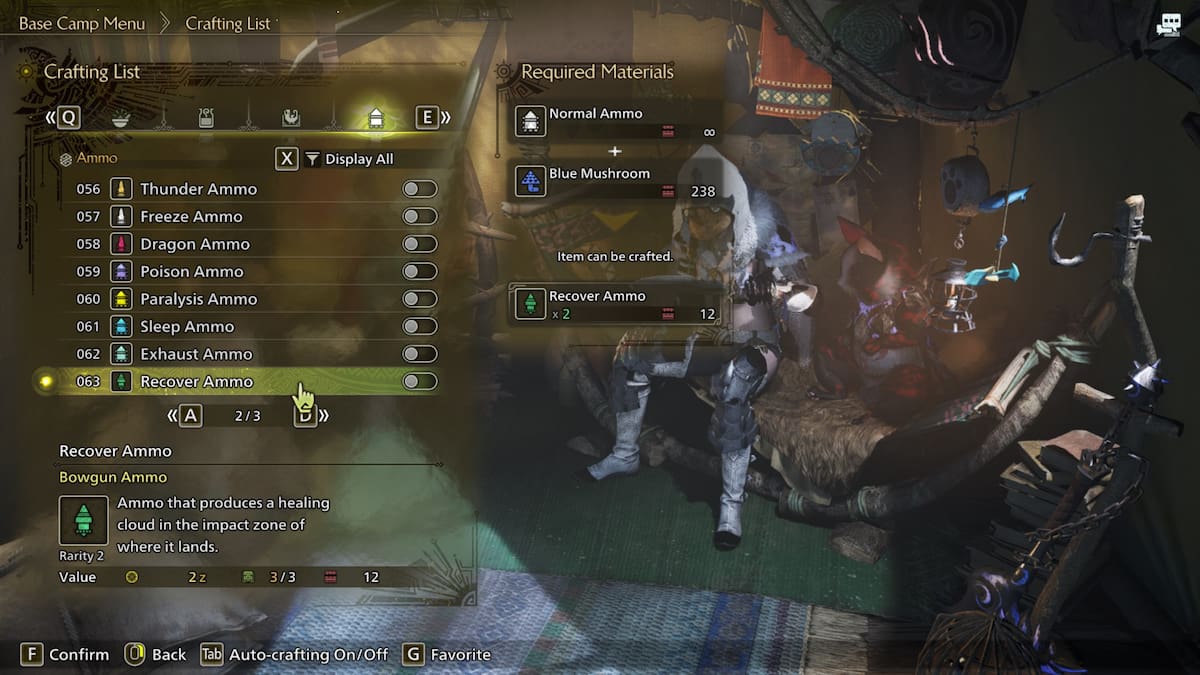
Task: Choose Freeze Ammo from the list
Action: 191,216
